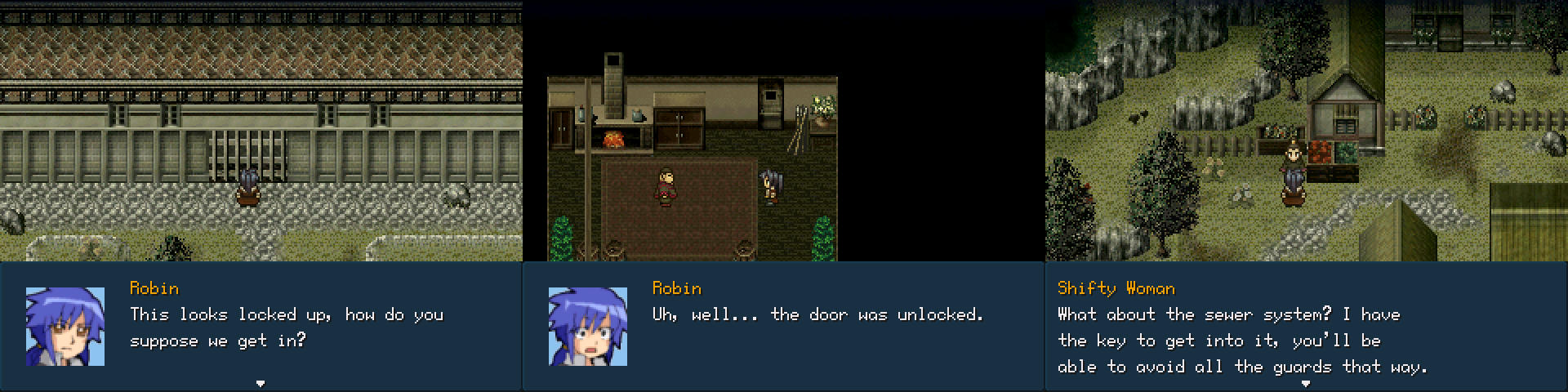
Task: Click the continue arrow under Shifty Woman's dialogue
Action: (1305, 383)
